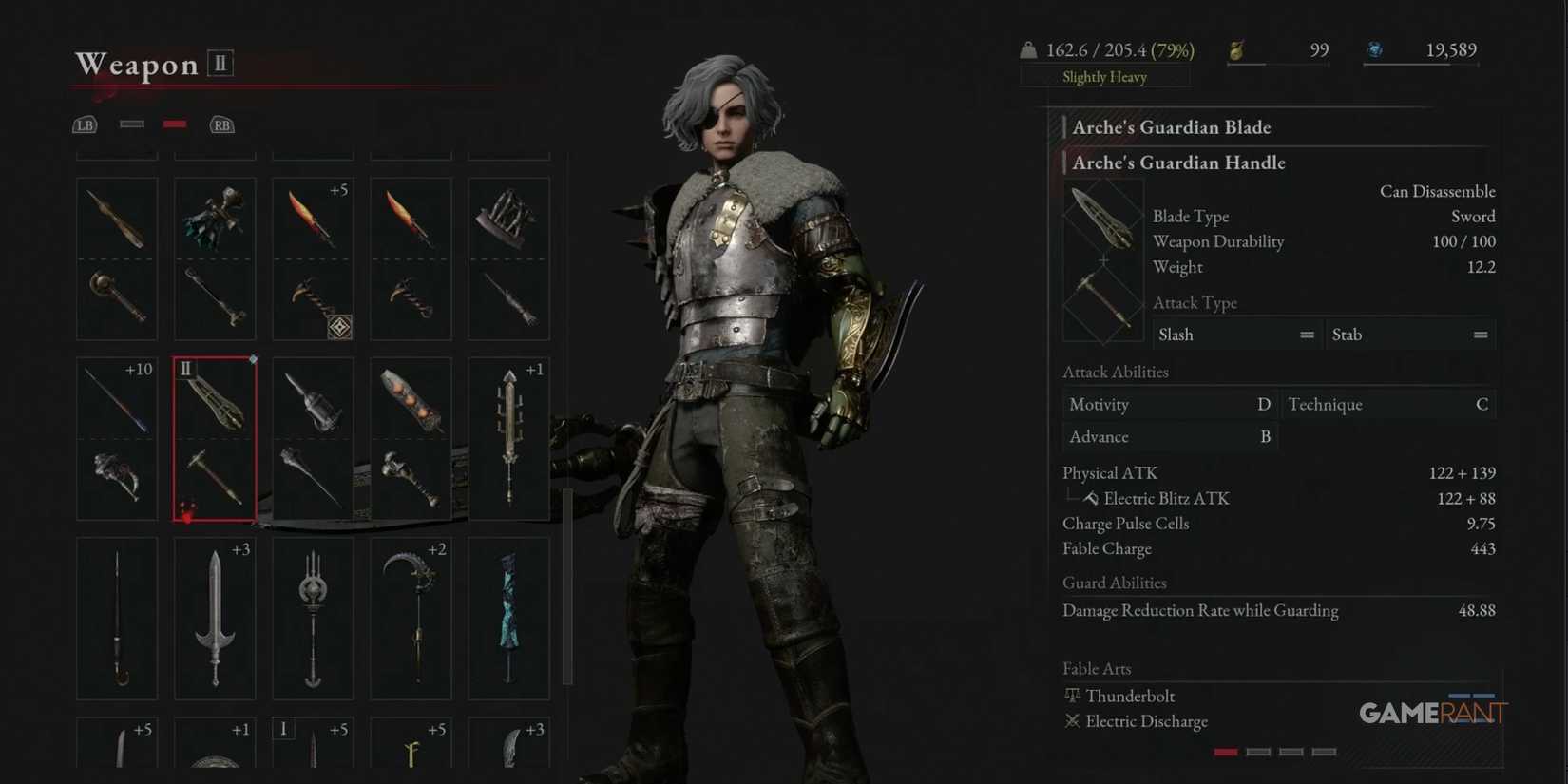
Task: Click the blue Ergo currency icon
Action: (1375, 50)
